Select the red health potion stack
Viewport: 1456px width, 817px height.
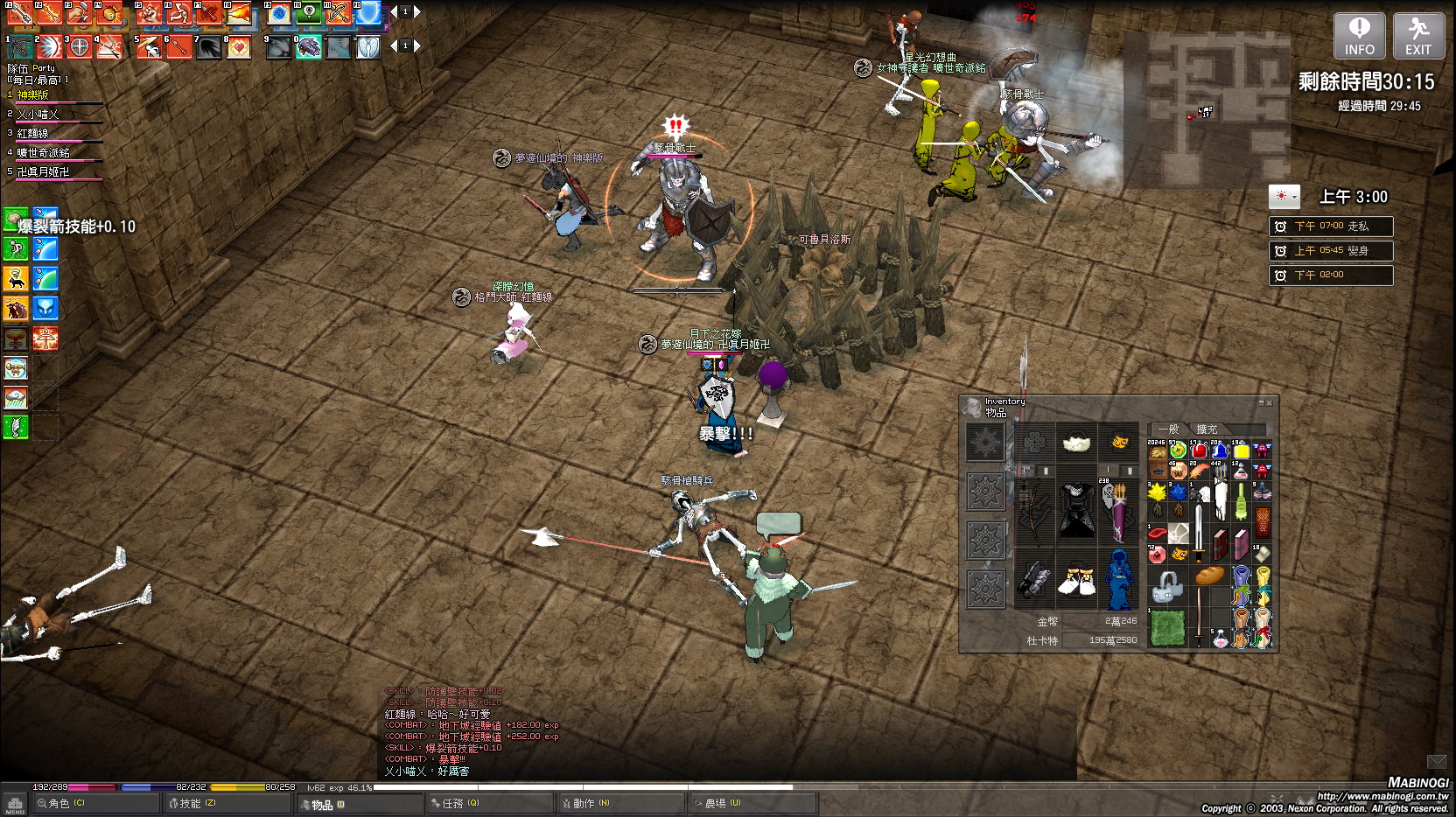1199,450
